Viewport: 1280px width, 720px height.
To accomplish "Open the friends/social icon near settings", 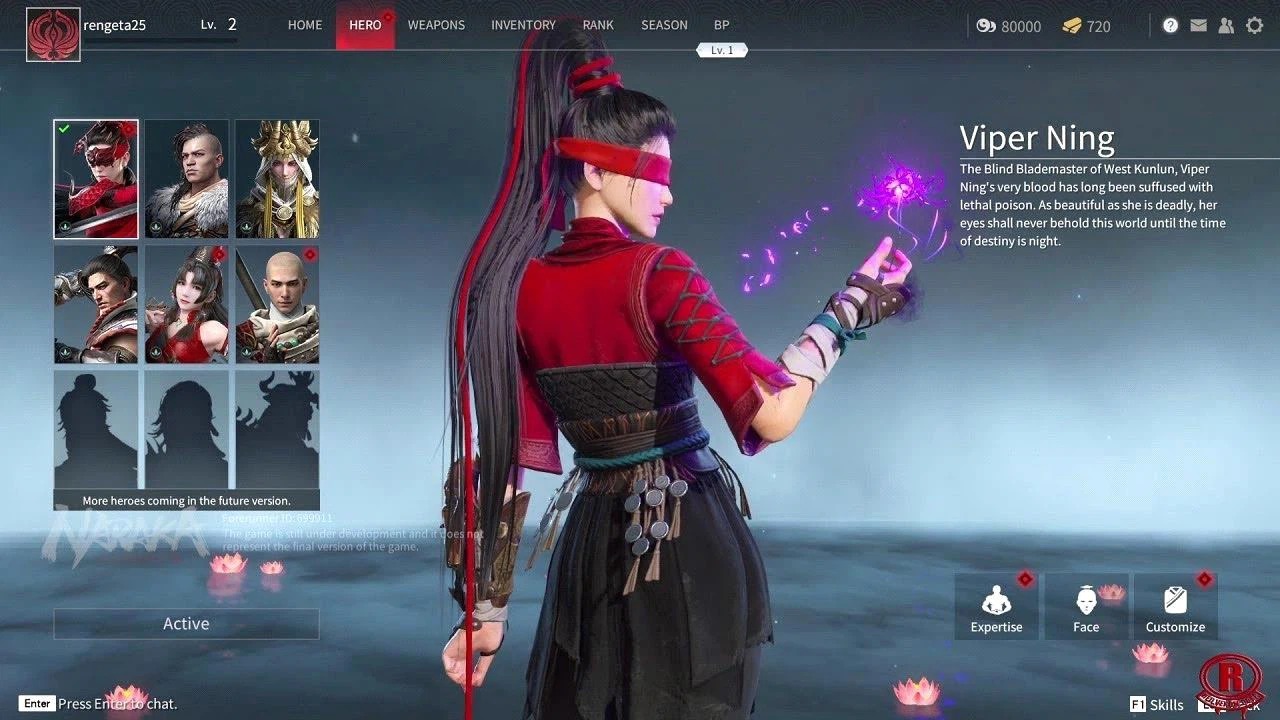I will 1226,25.
